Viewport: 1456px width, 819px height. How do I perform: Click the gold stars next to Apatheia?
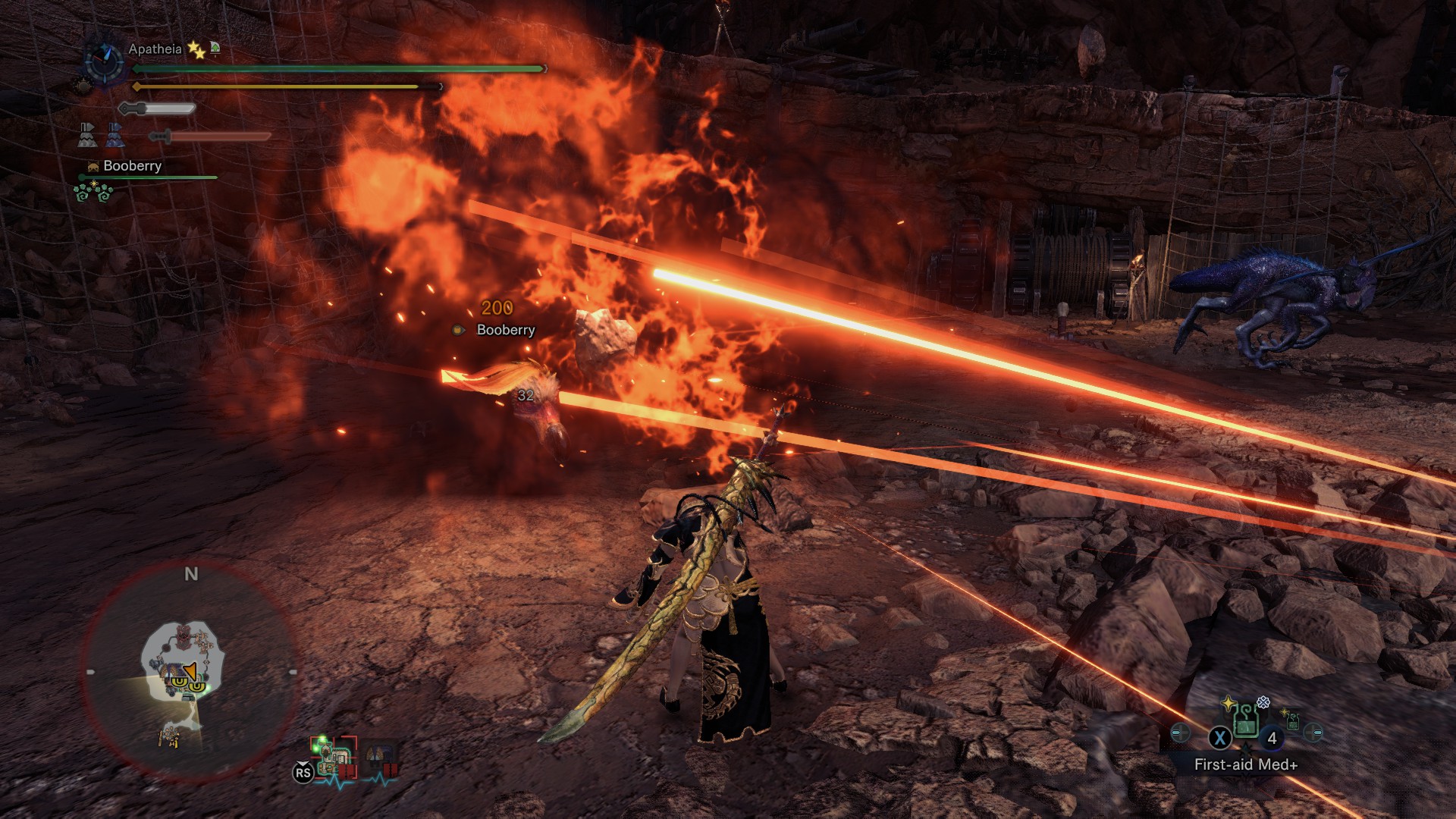pyautogui.click(x=196, y=50)
